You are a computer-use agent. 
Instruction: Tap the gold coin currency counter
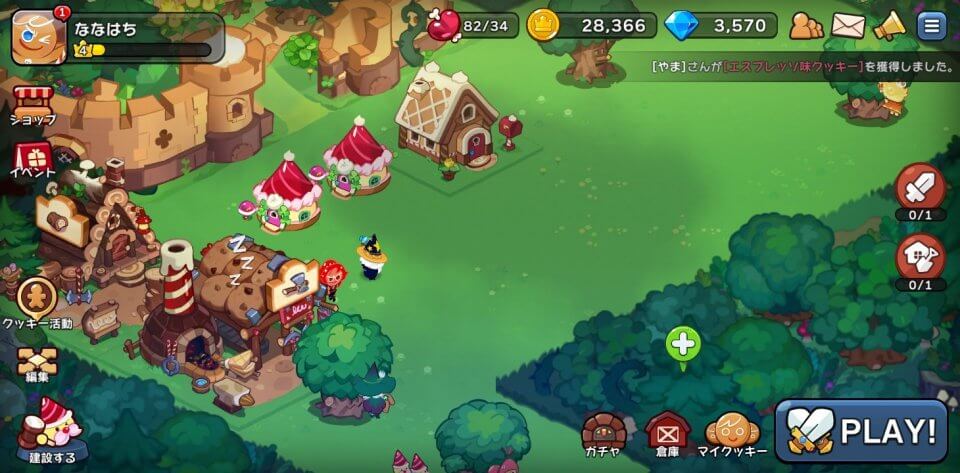pyautogui.click(x=592, y=25)
